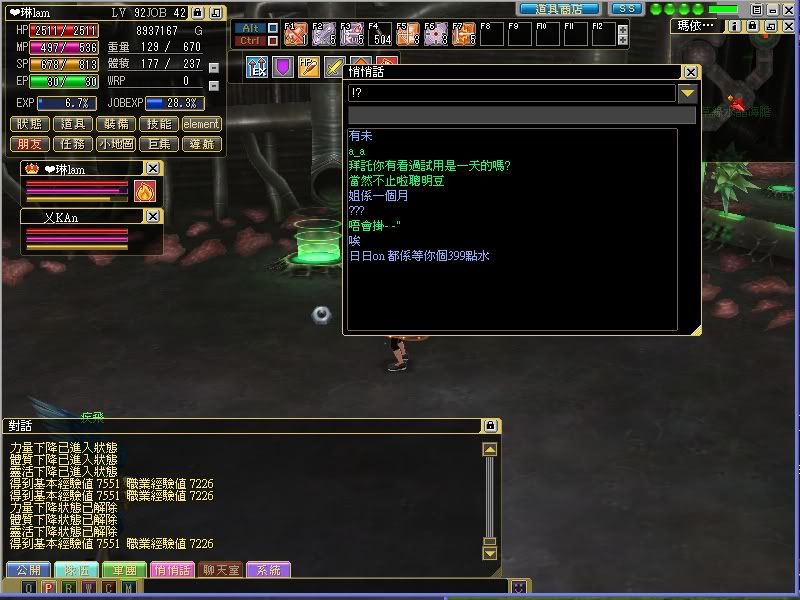Close the game window
This screenshot has height=600, width=800.
click(x=788, y=25)
